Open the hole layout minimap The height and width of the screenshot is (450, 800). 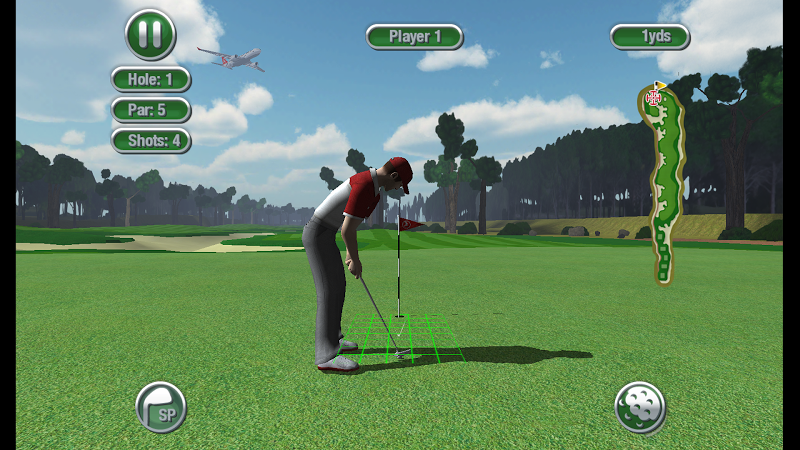[x=664, y=183]
